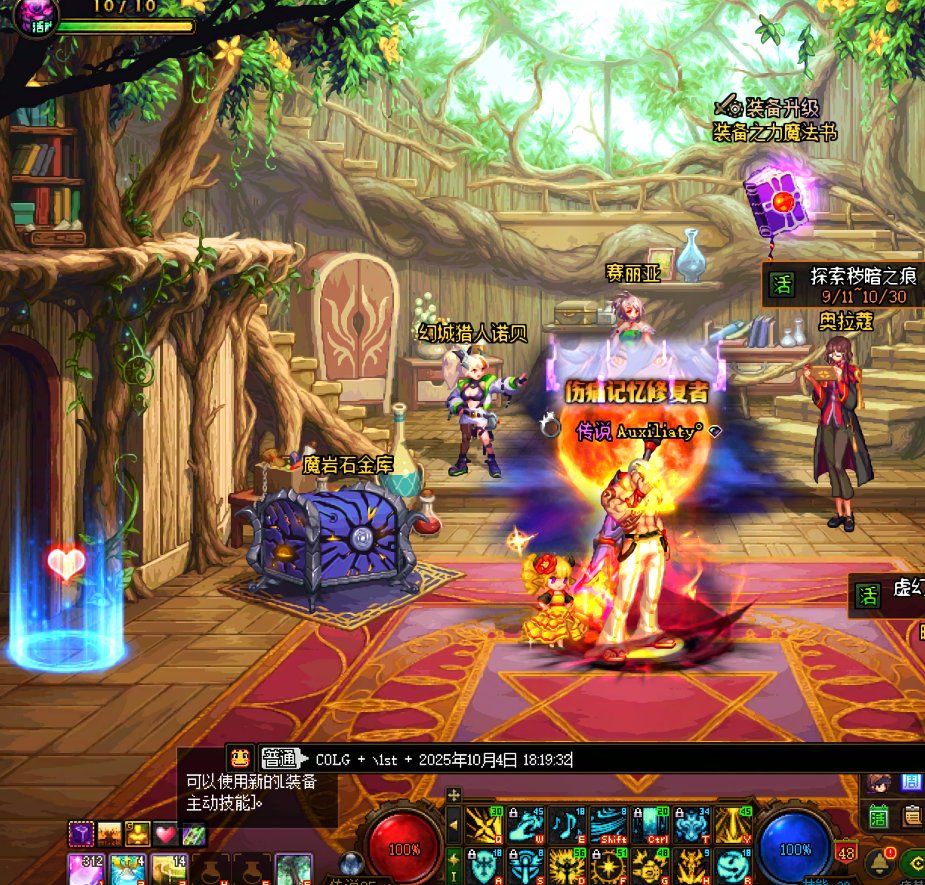The width and height of the screenshot is (925, 885).
Task: Use the golden slash skill on Q
Action: tap(483, 825)
